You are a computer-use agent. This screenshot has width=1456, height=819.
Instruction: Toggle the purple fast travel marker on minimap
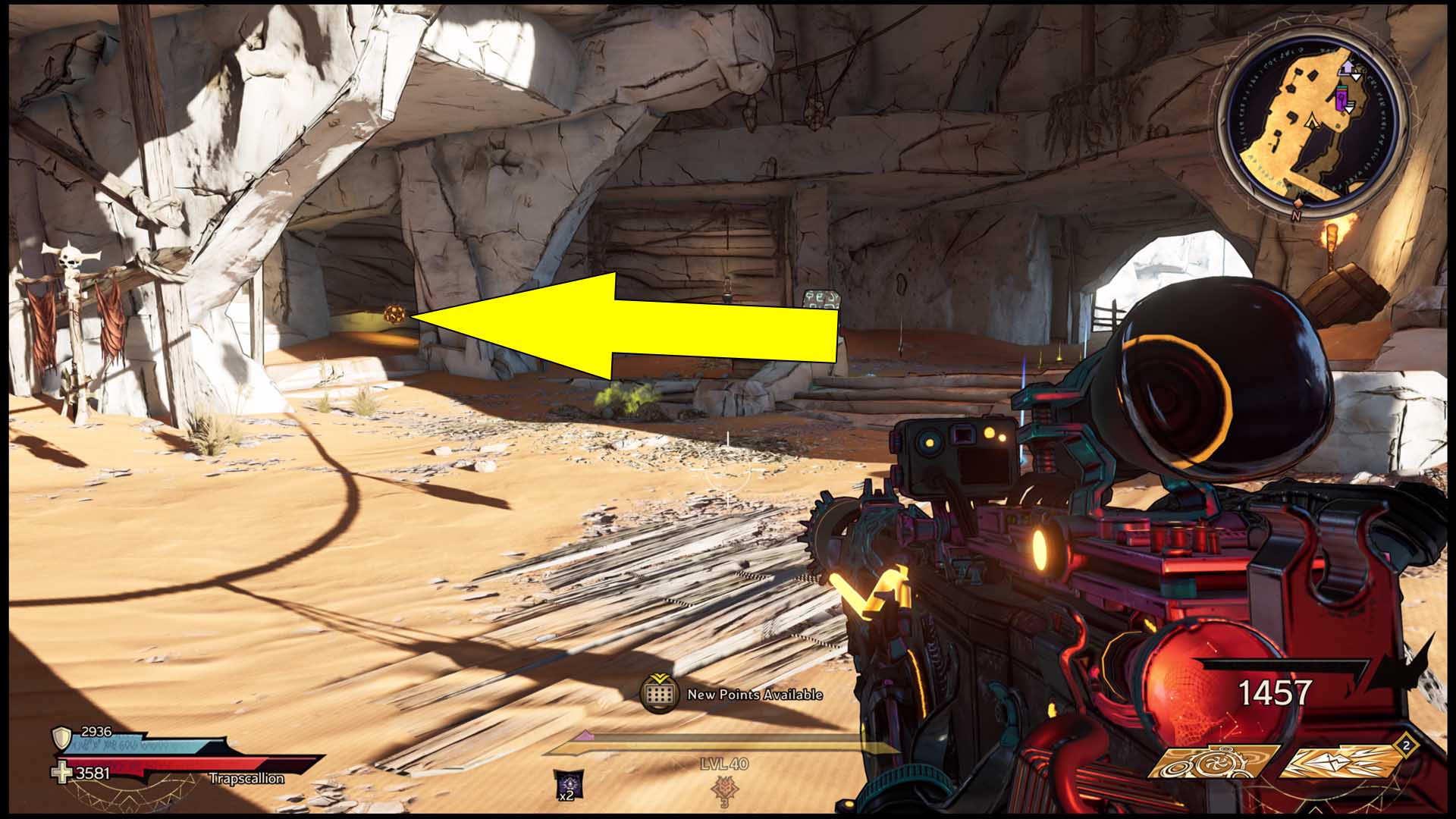coord(1341,97)
